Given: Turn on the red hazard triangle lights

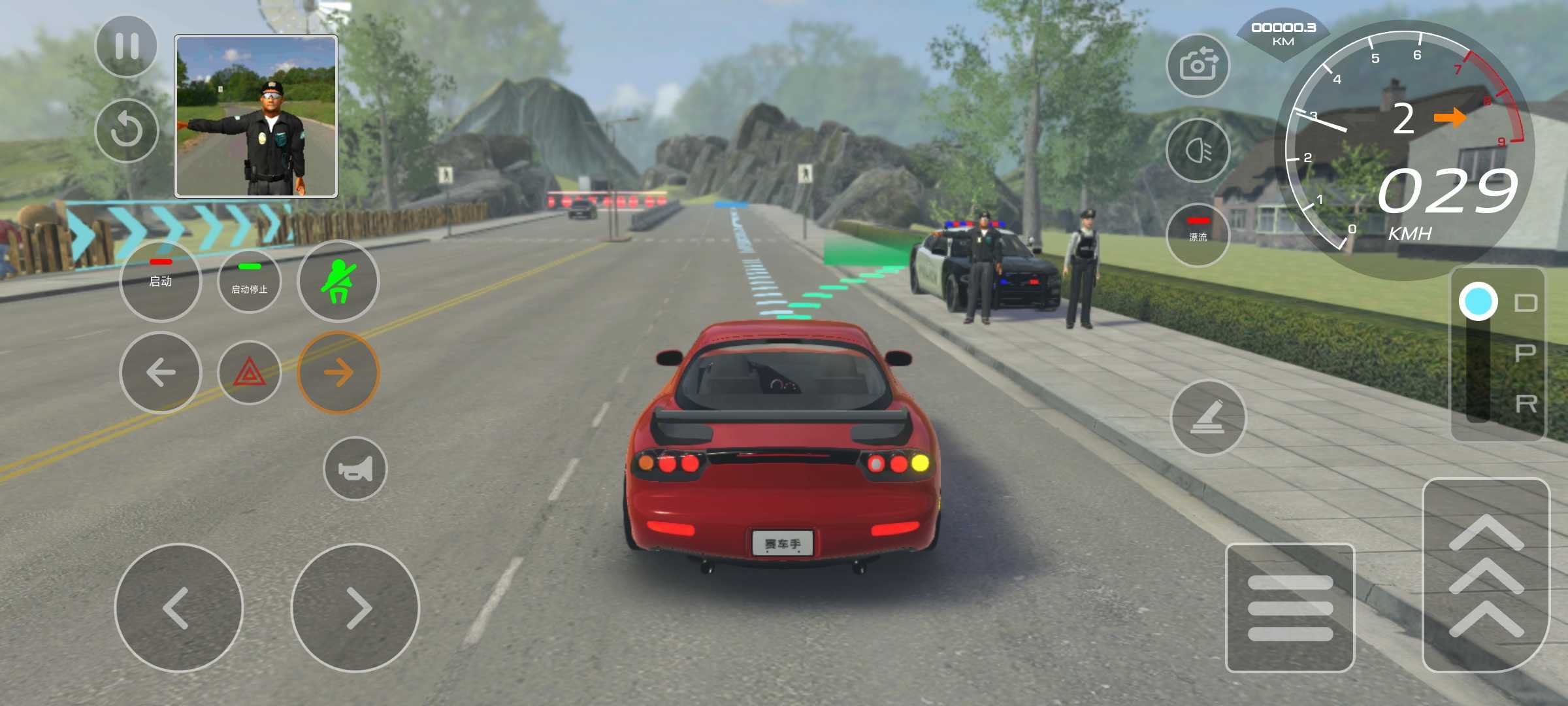Looking at the screenshot, I should 250,373.
